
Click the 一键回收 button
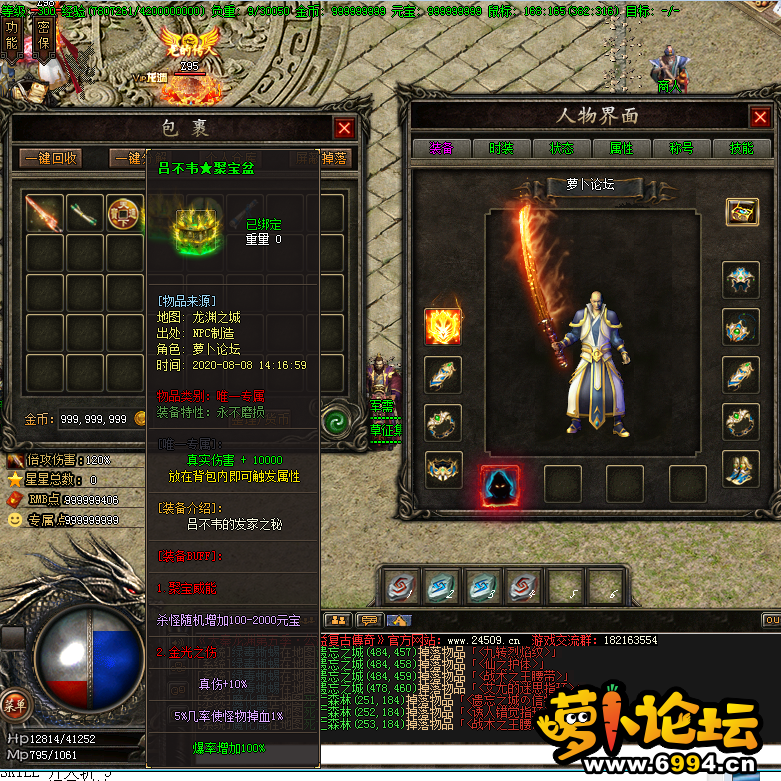click(50, 158)
